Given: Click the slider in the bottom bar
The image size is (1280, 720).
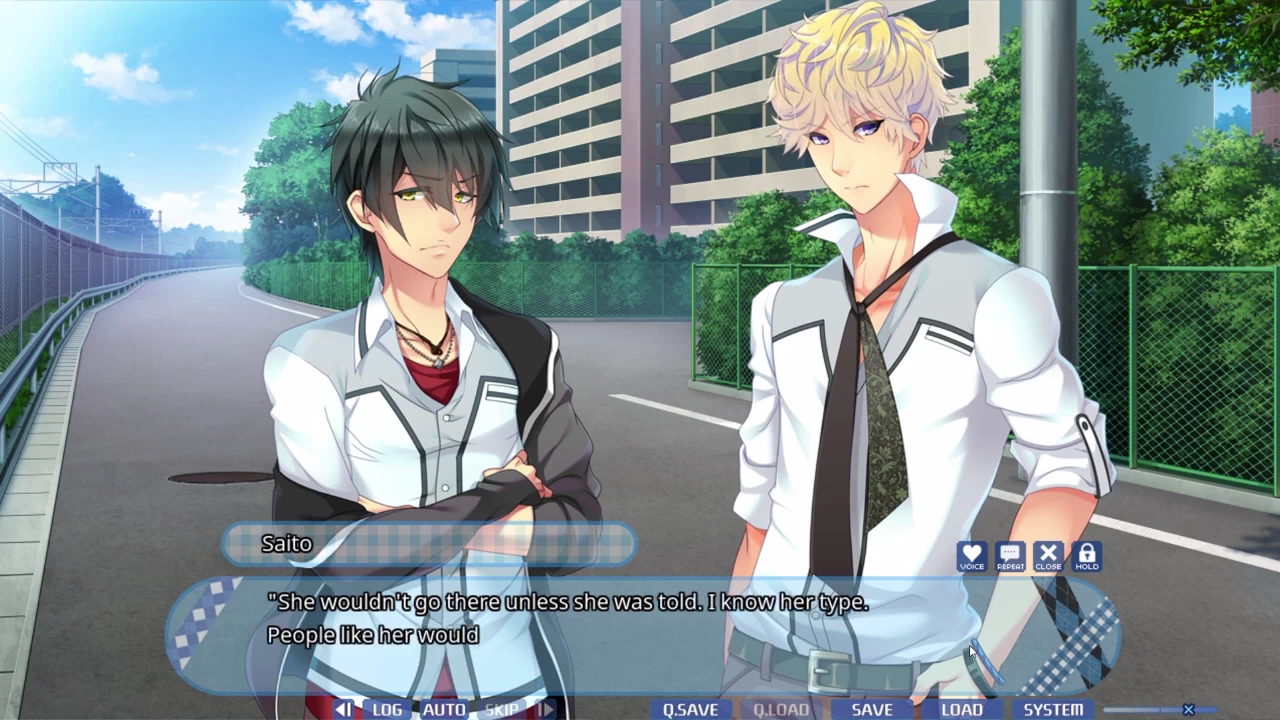Looking at the screenshot, I should (1188, 710).
